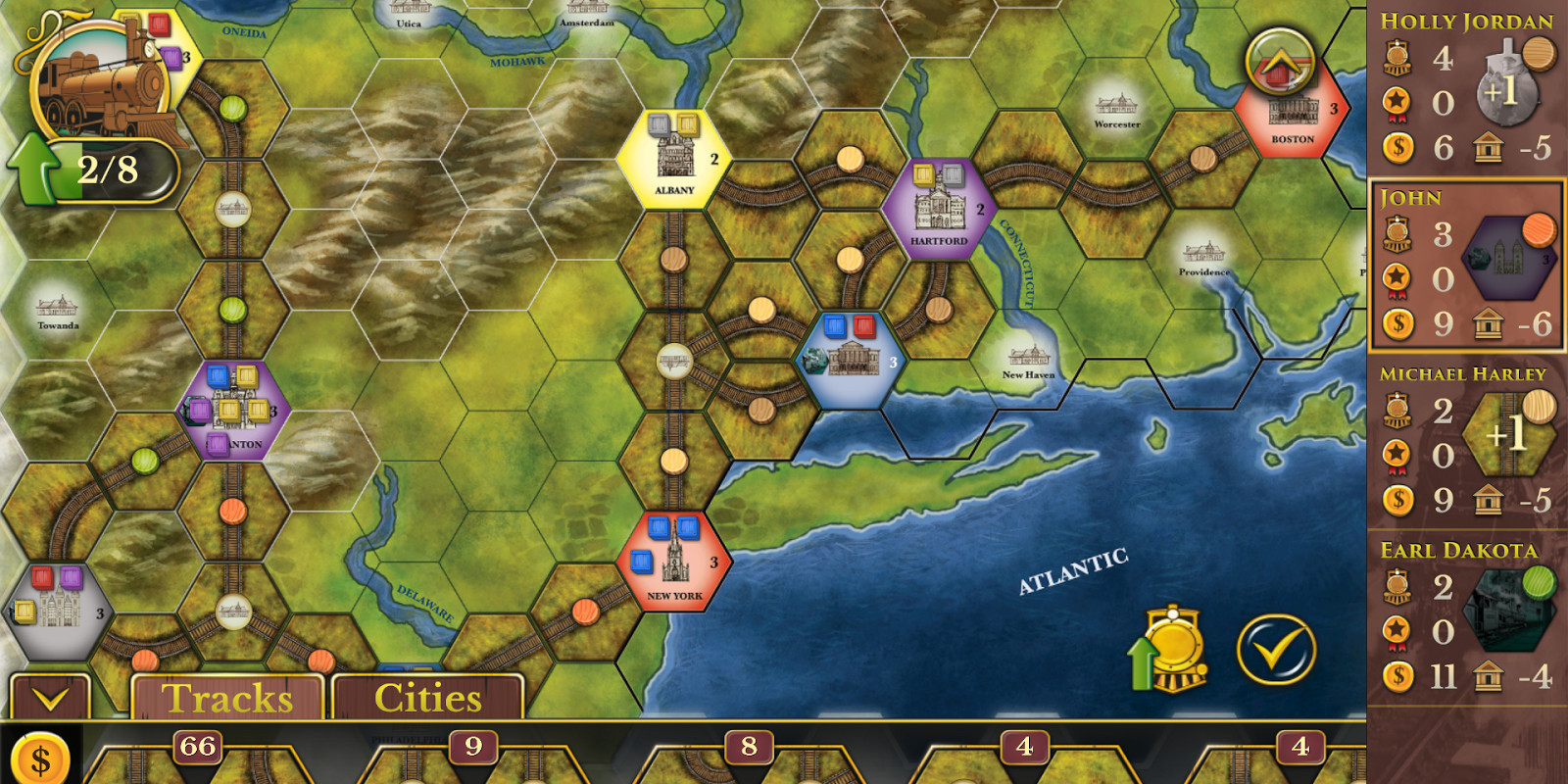Show Holly Jordan's player panel
The height and width of the screenshot is (784, 1568).
(1466, 90)
